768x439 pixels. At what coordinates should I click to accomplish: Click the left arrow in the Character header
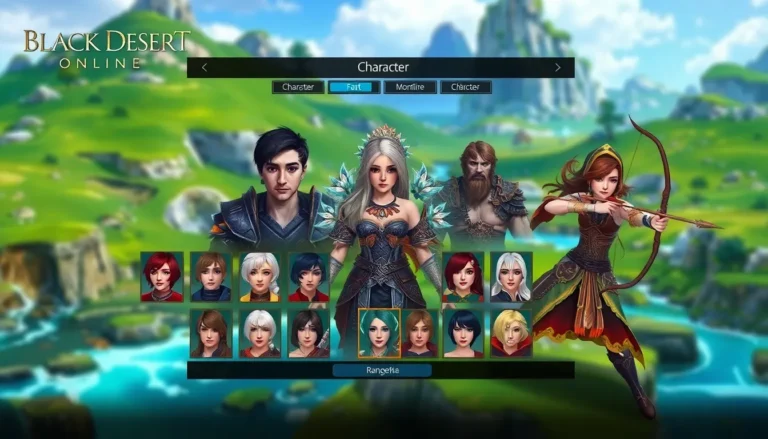click(205, 67)
